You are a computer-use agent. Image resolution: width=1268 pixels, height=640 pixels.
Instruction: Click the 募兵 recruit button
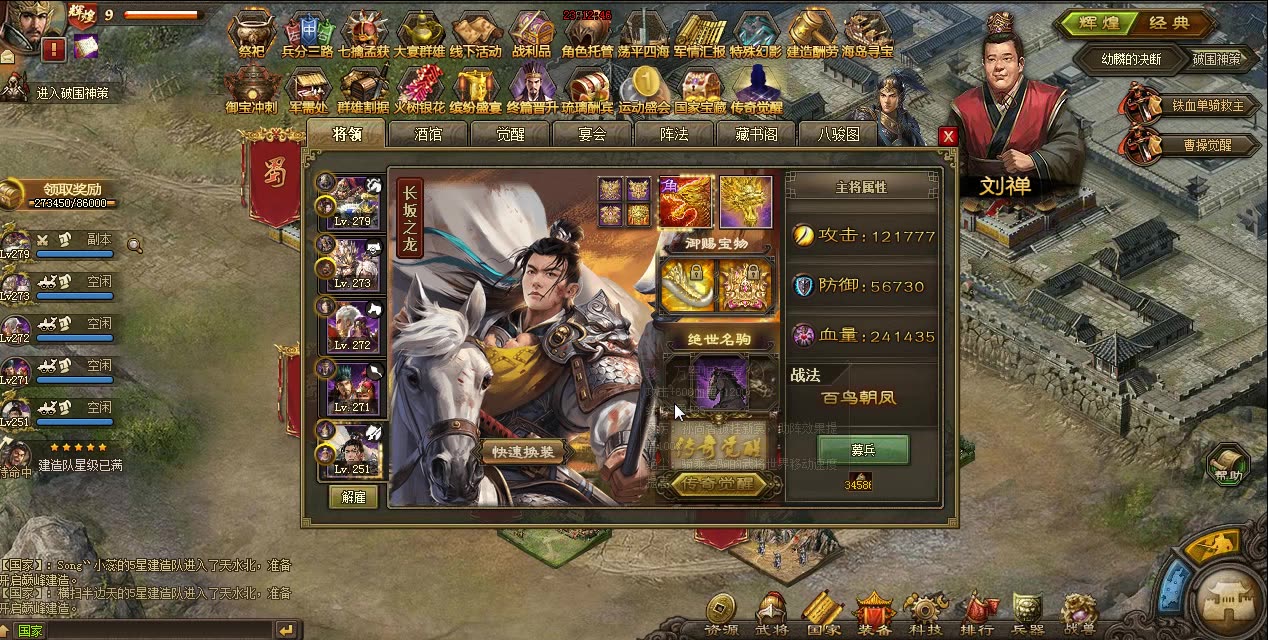pos(863,450)
